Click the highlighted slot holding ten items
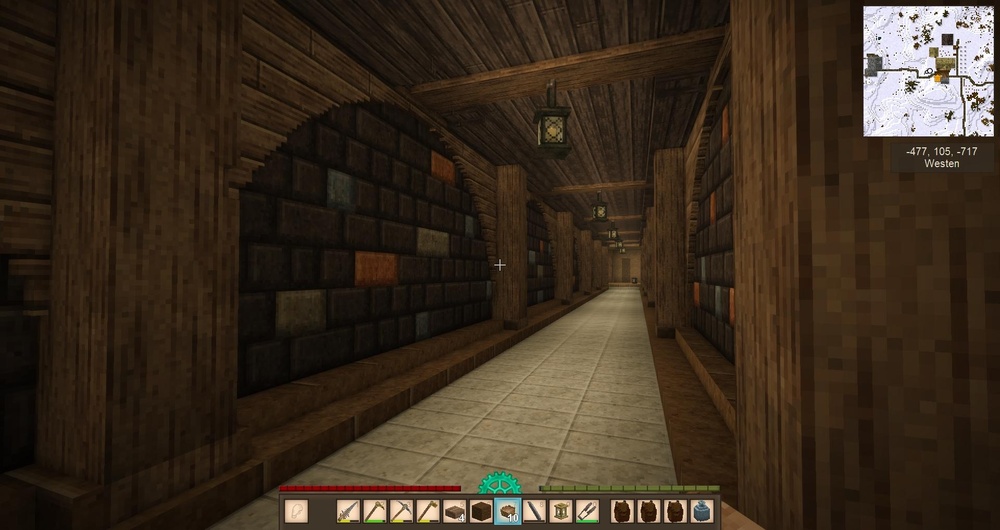1000x530 pixels. coord(508,511)
